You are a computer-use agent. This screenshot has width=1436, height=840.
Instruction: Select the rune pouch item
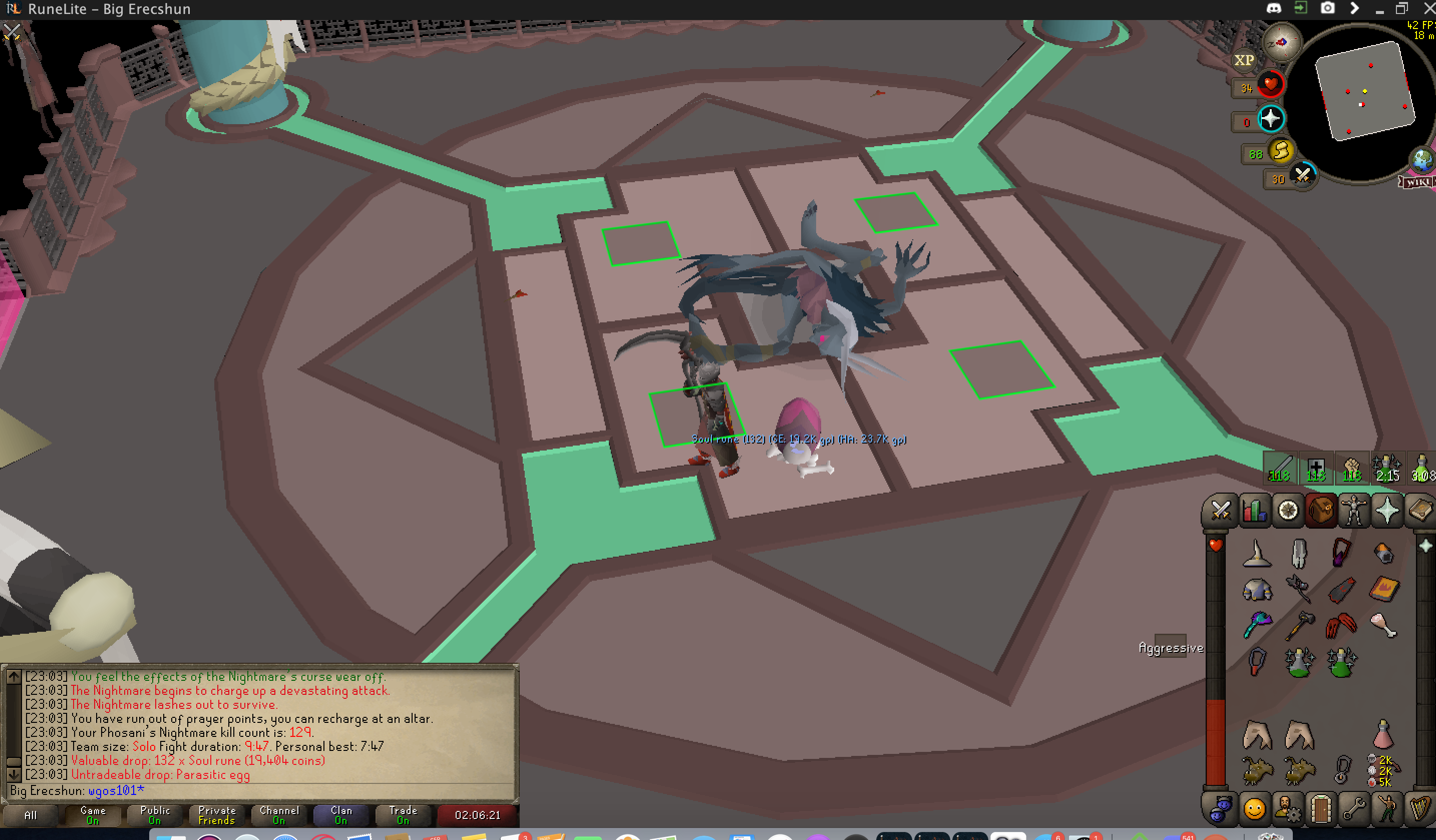pyautogui.click(x=1383, y=770)
